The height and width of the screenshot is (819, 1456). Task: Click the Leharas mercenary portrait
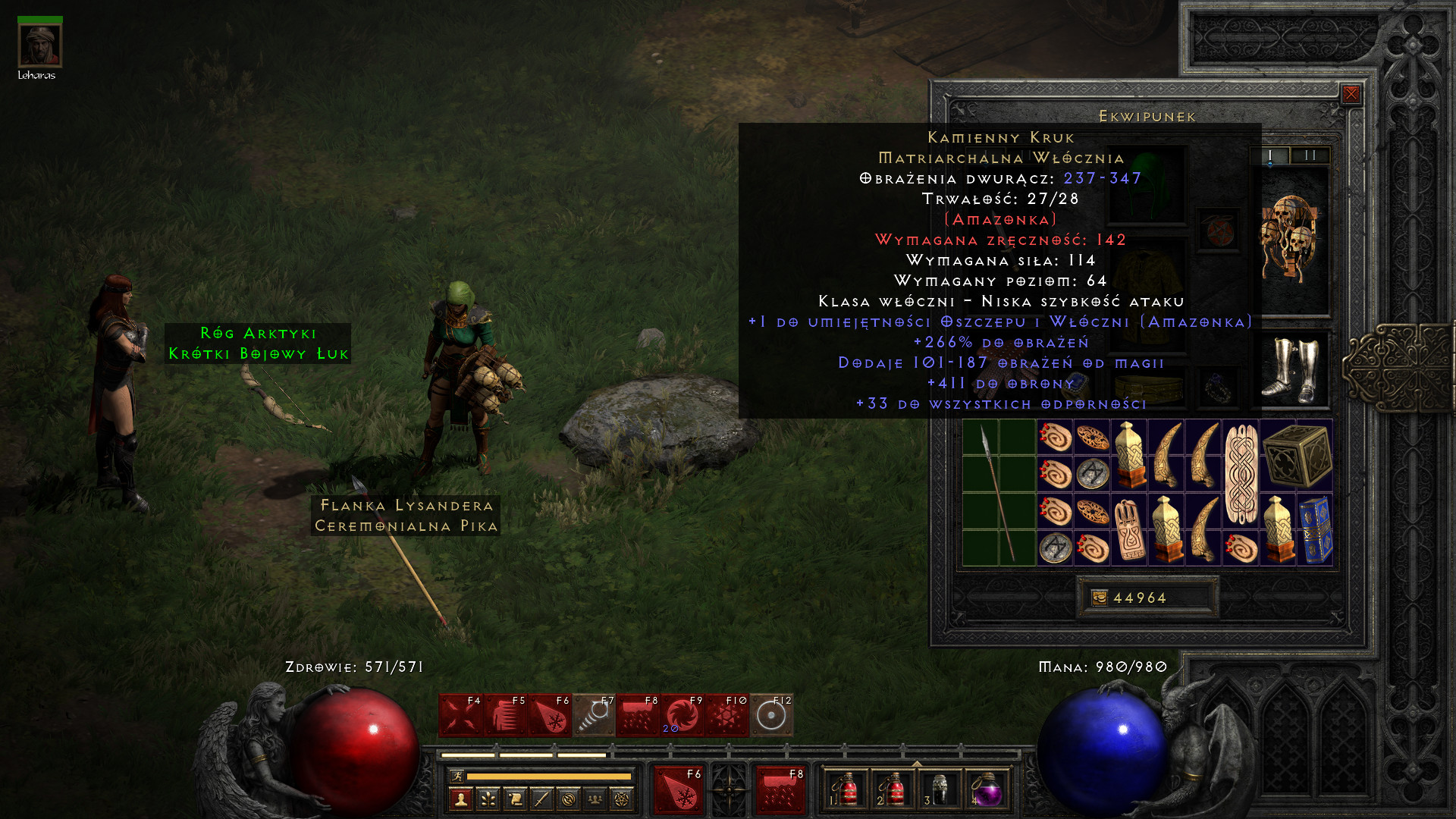pos(39,45)
